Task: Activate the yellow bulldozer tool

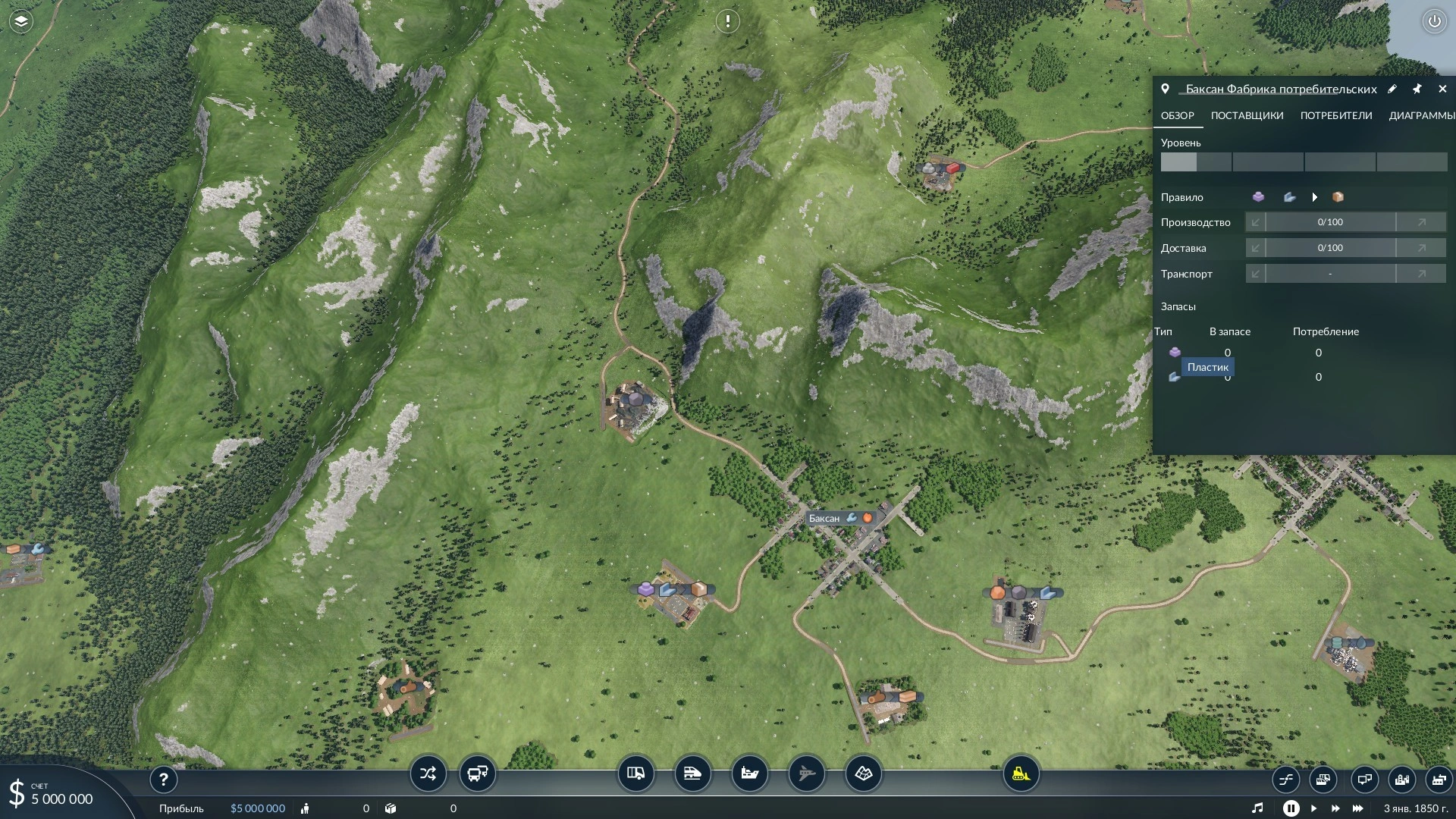Action: [x=1021, y=774]
